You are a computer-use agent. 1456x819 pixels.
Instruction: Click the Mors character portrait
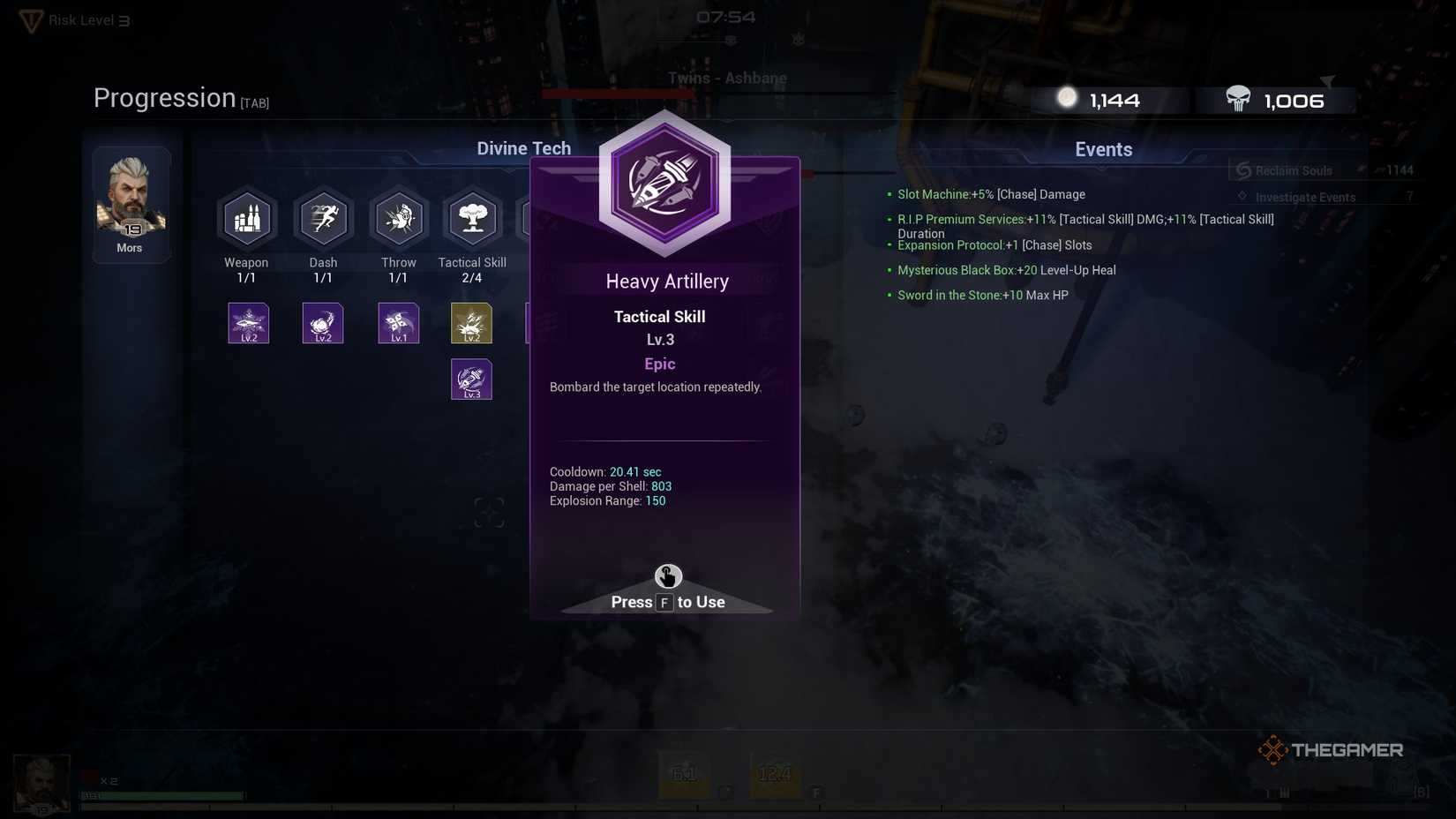pyautogui.click(x=130, y=199)
